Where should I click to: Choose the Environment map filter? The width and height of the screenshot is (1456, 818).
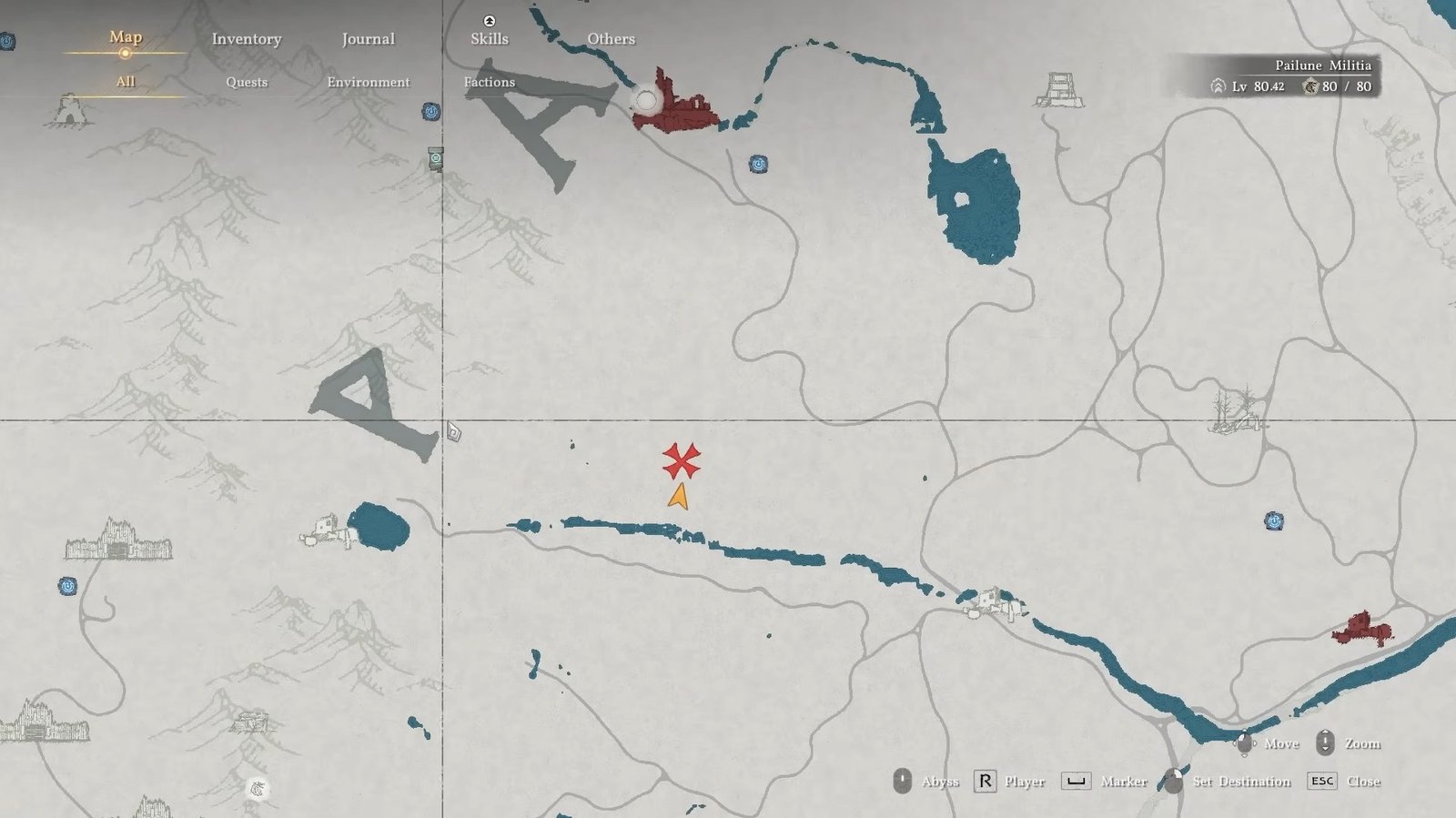tap(369, 82)
